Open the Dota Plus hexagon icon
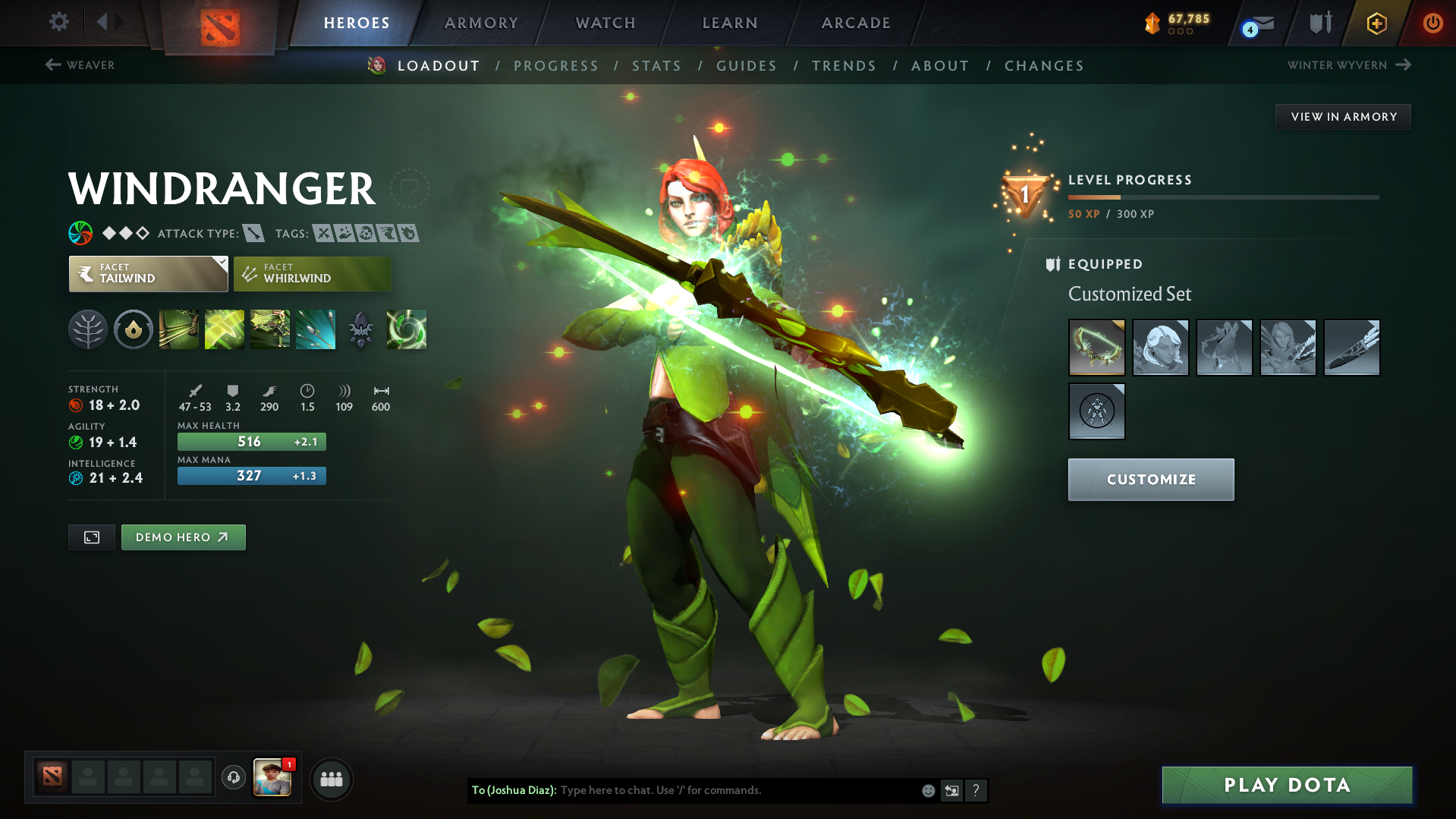This screenshot has height=819, width=1456. click(x=1376, y=23)
